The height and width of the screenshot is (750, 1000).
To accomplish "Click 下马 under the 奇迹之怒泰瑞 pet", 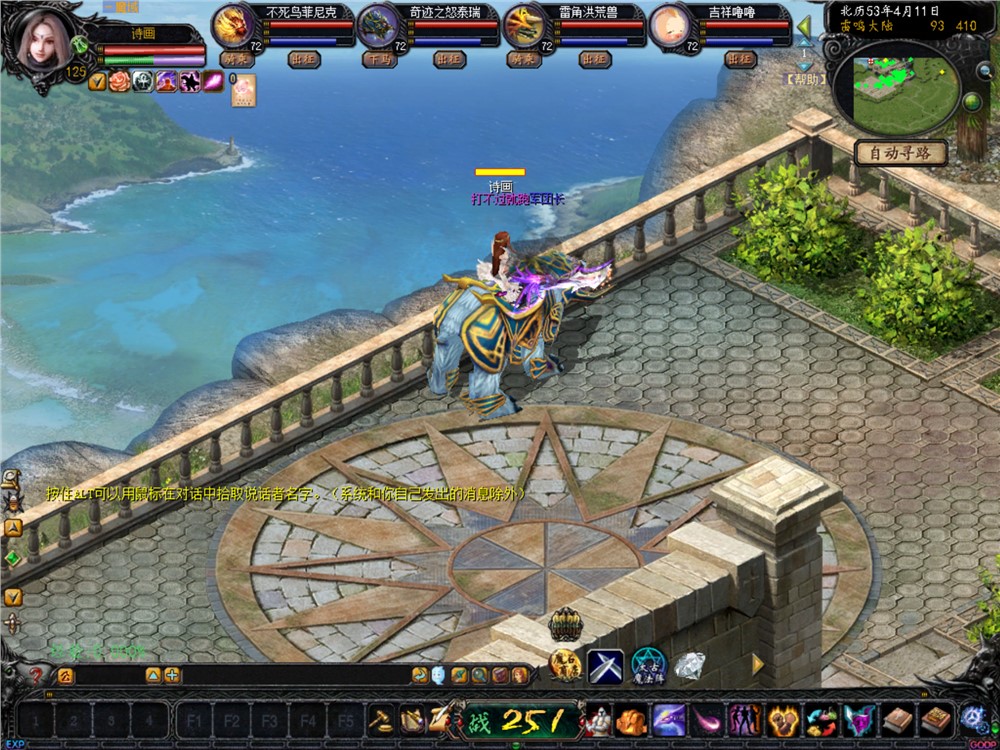I will tap(377, 60).
